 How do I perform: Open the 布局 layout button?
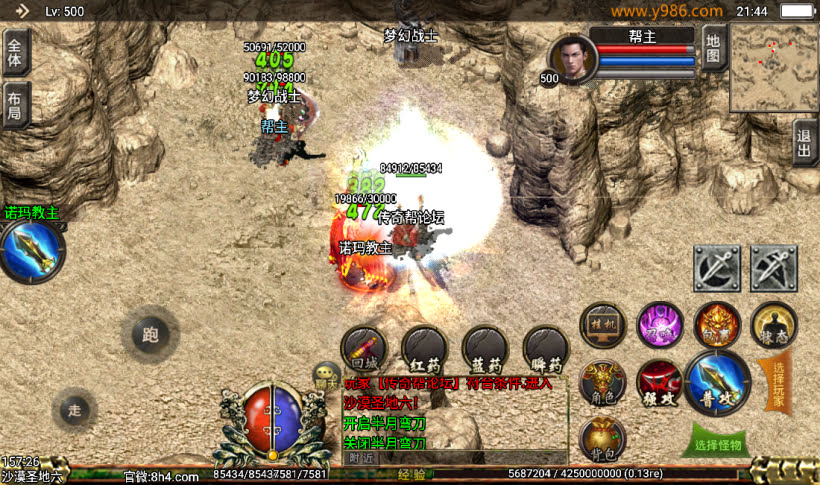pos(16,104)
